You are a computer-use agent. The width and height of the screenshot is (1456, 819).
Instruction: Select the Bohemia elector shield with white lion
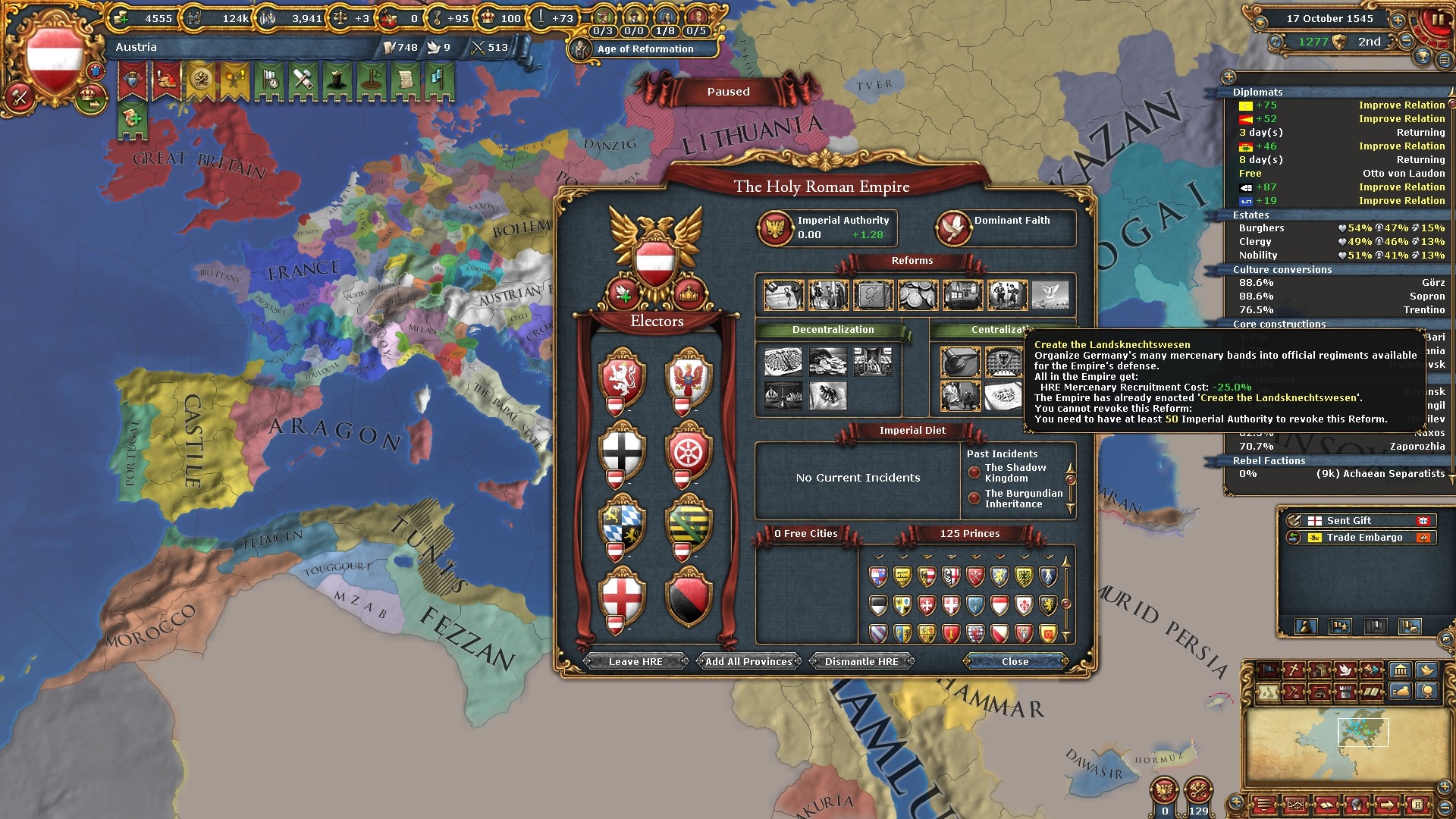click(622, 375)
